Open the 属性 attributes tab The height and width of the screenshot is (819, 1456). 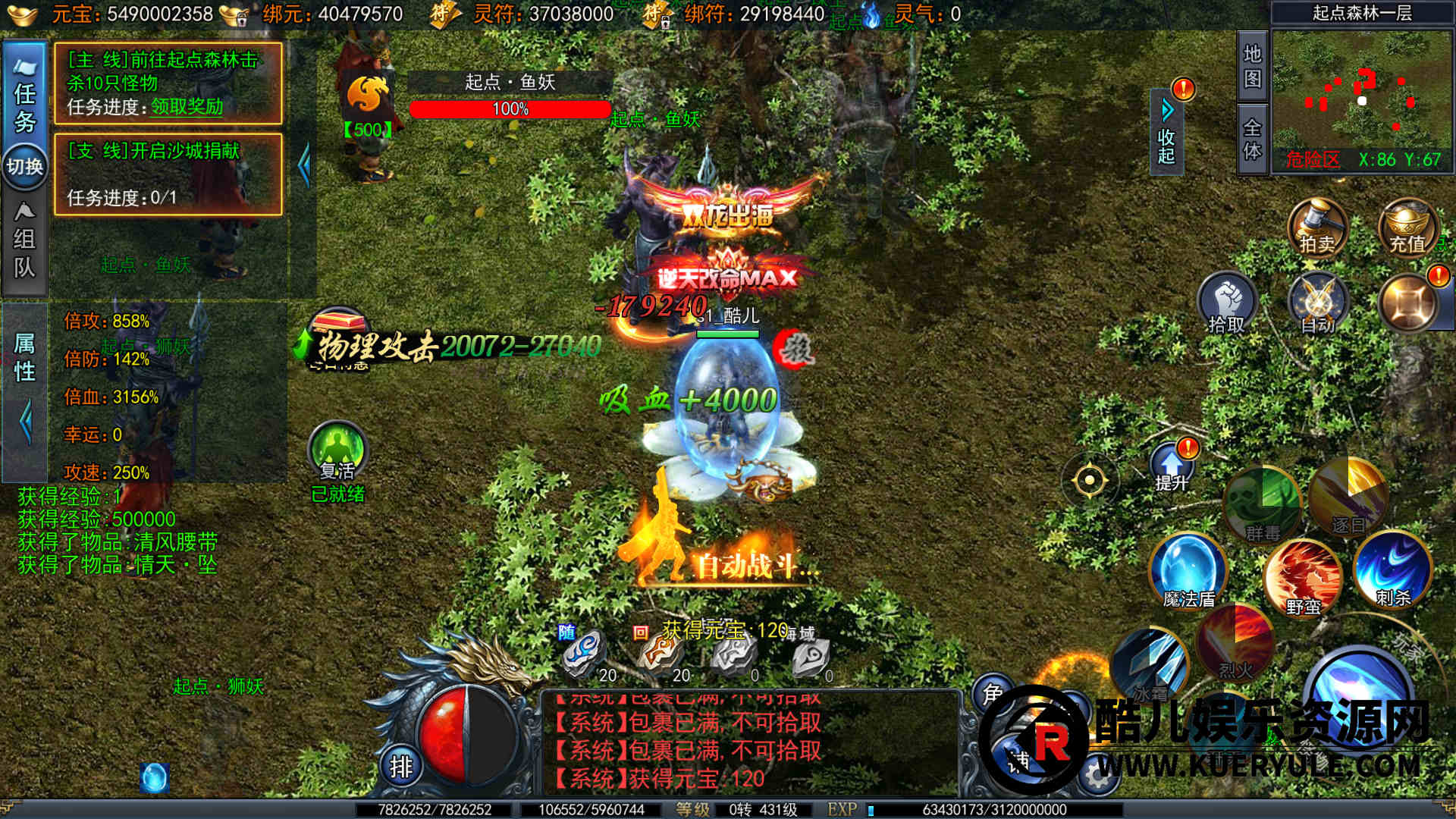coord(24,358)
